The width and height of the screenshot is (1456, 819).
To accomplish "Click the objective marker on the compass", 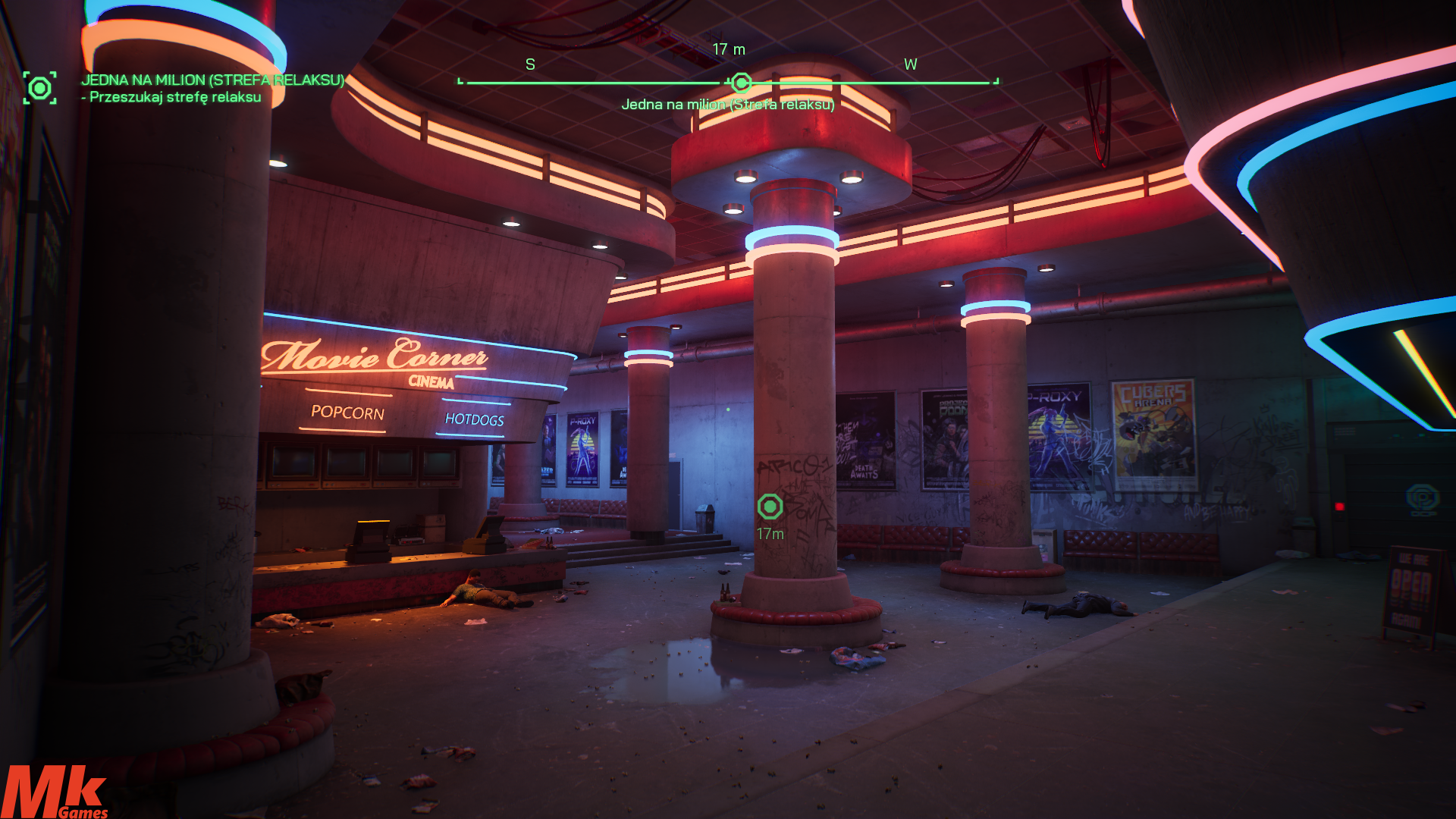I will pos(741,83).
